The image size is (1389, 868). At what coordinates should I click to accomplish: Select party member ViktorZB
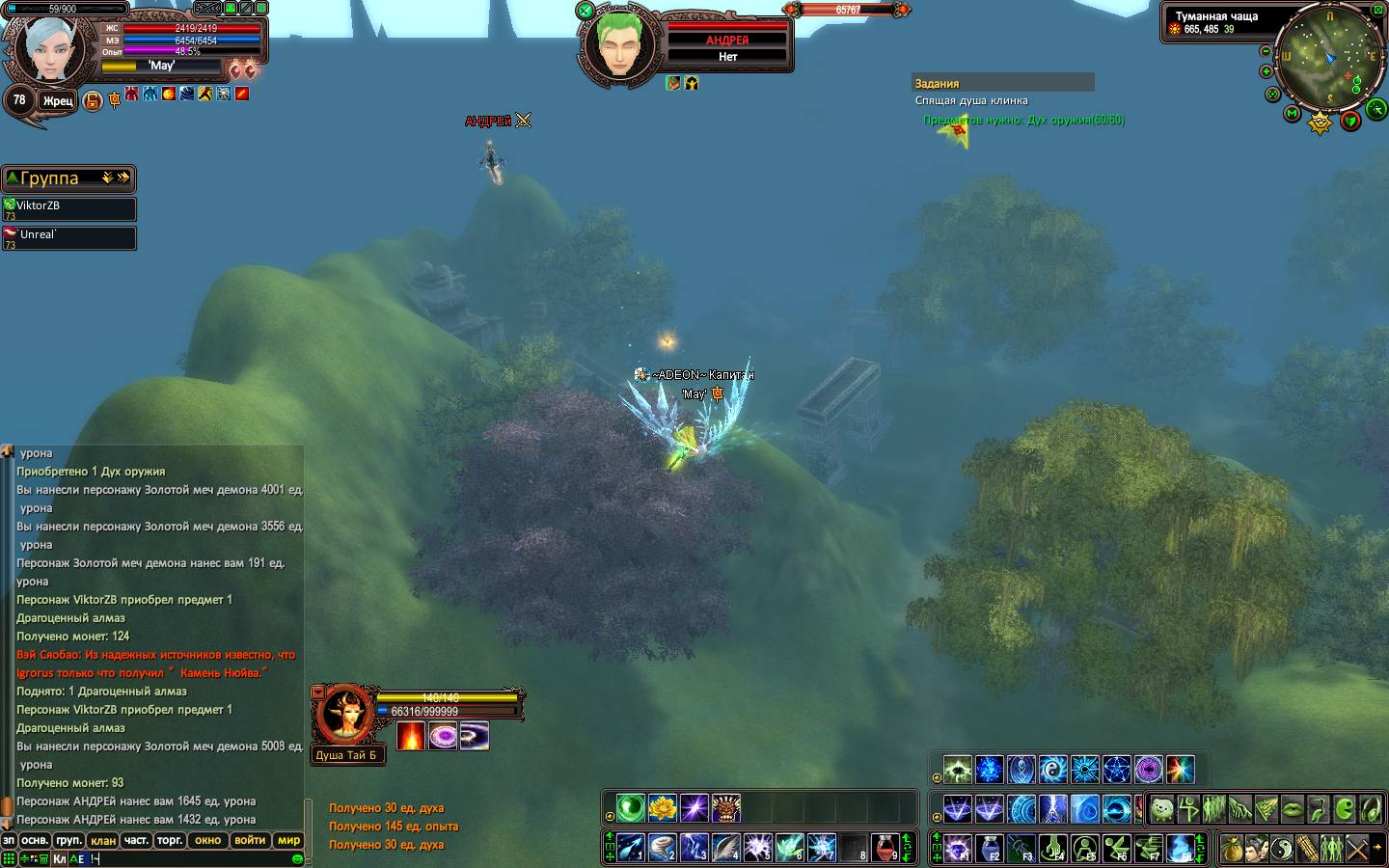(x=69, y=208)
